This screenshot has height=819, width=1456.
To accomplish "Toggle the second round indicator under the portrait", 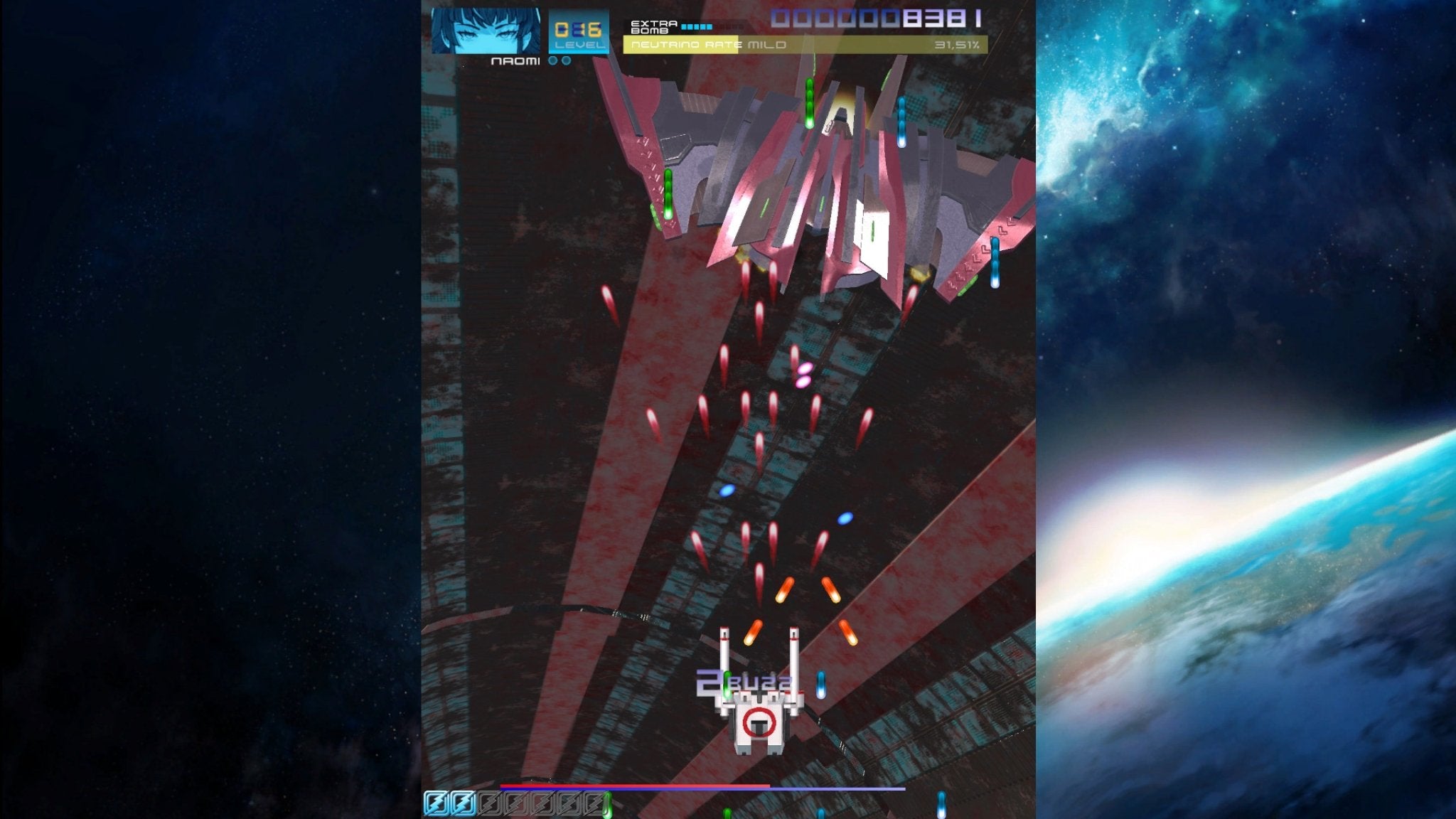I will pyautogui.click(x=567, y=61).
